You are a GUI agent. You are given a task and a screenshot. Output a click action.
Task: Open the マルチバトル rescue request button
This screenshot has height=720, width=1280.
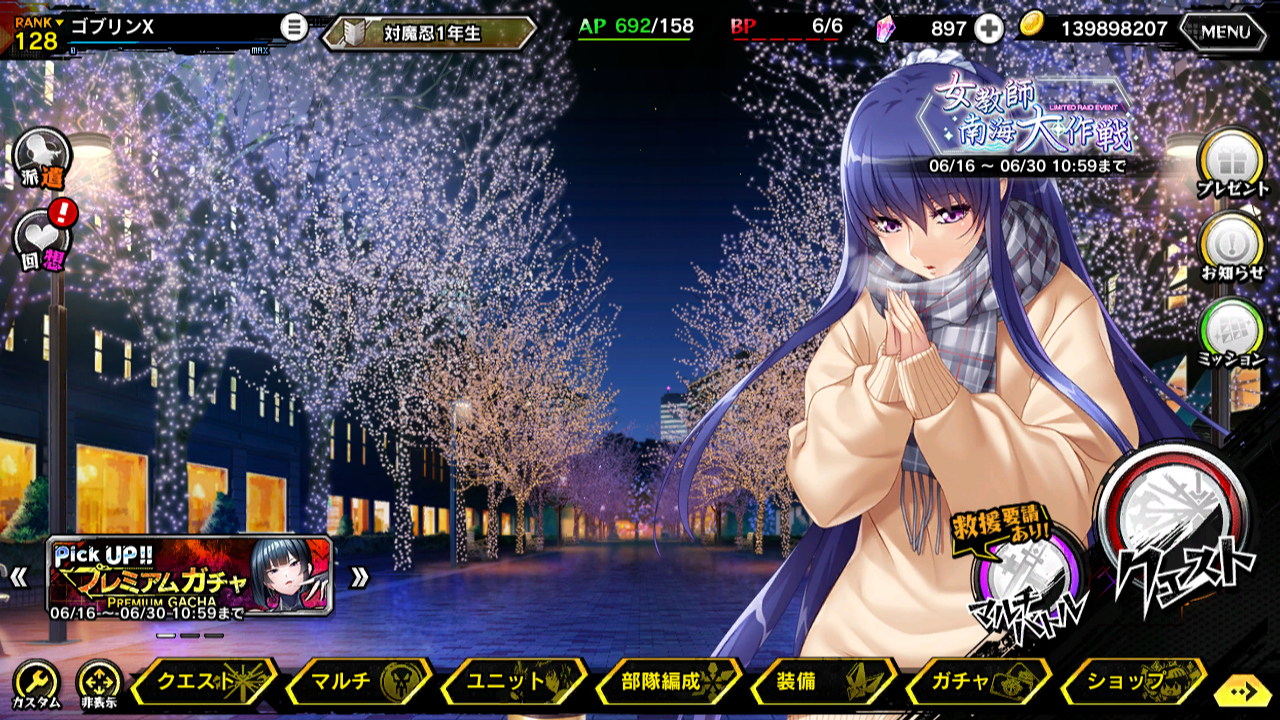pos(1027,582)
